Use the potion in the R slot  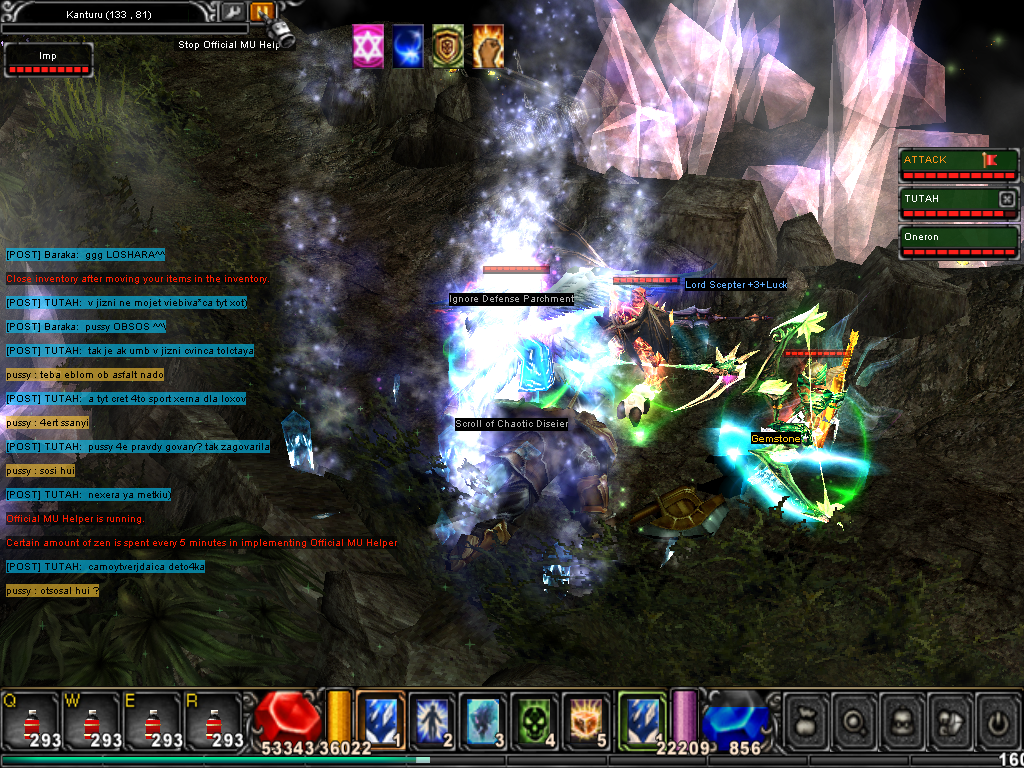coord(212,722)
